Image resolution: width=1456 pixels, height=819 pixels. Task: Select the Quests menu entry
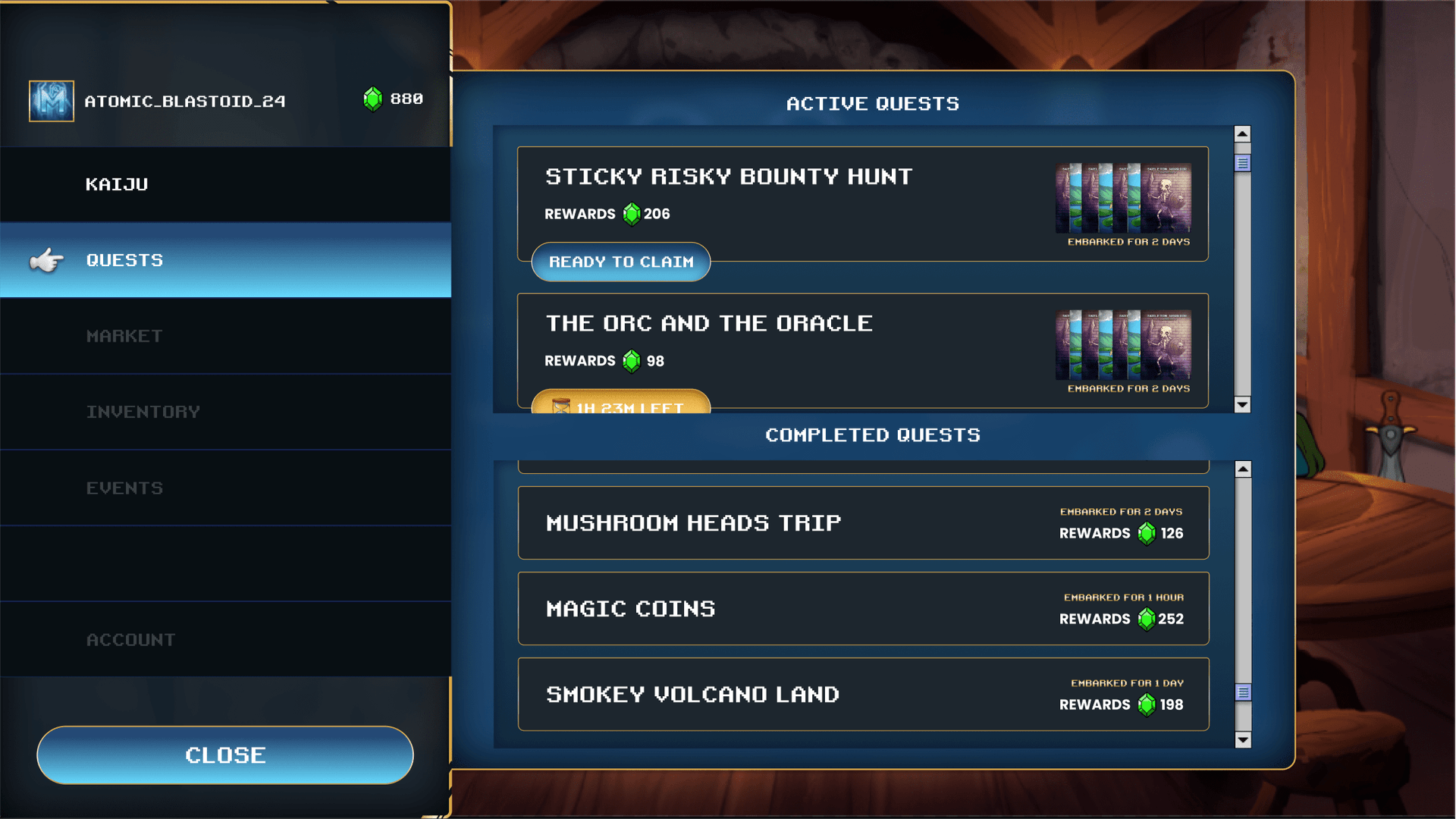pos(225,260)
